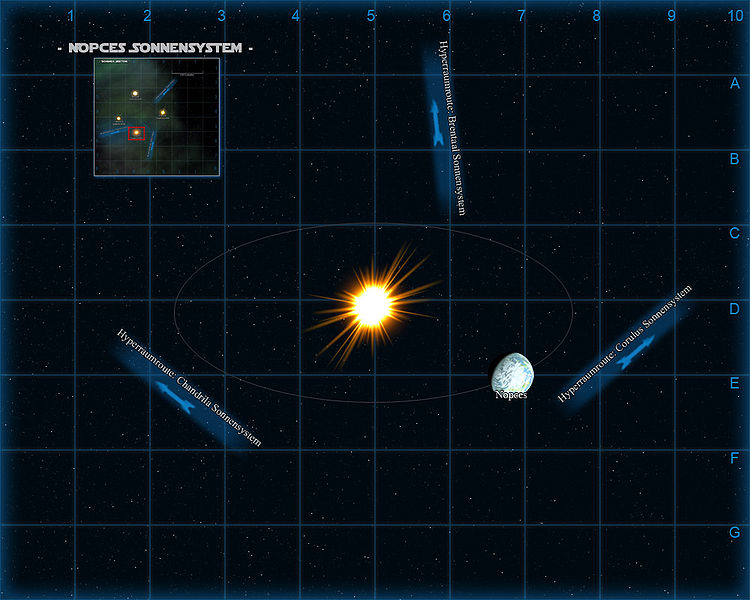Select the planet Nopces on the map
The image size is (750, 600).
[513, 371]
